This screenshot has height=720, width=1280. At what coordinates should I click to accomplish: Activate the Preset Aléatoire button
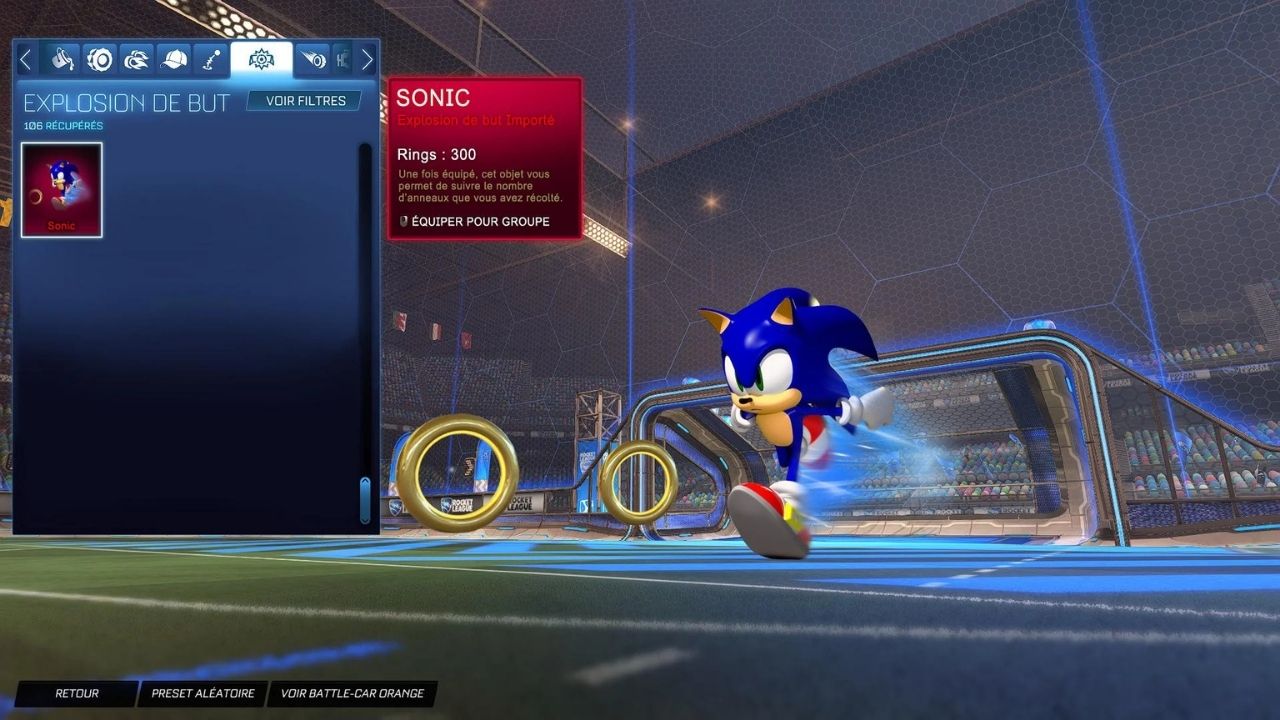click(x=203, y=693)
